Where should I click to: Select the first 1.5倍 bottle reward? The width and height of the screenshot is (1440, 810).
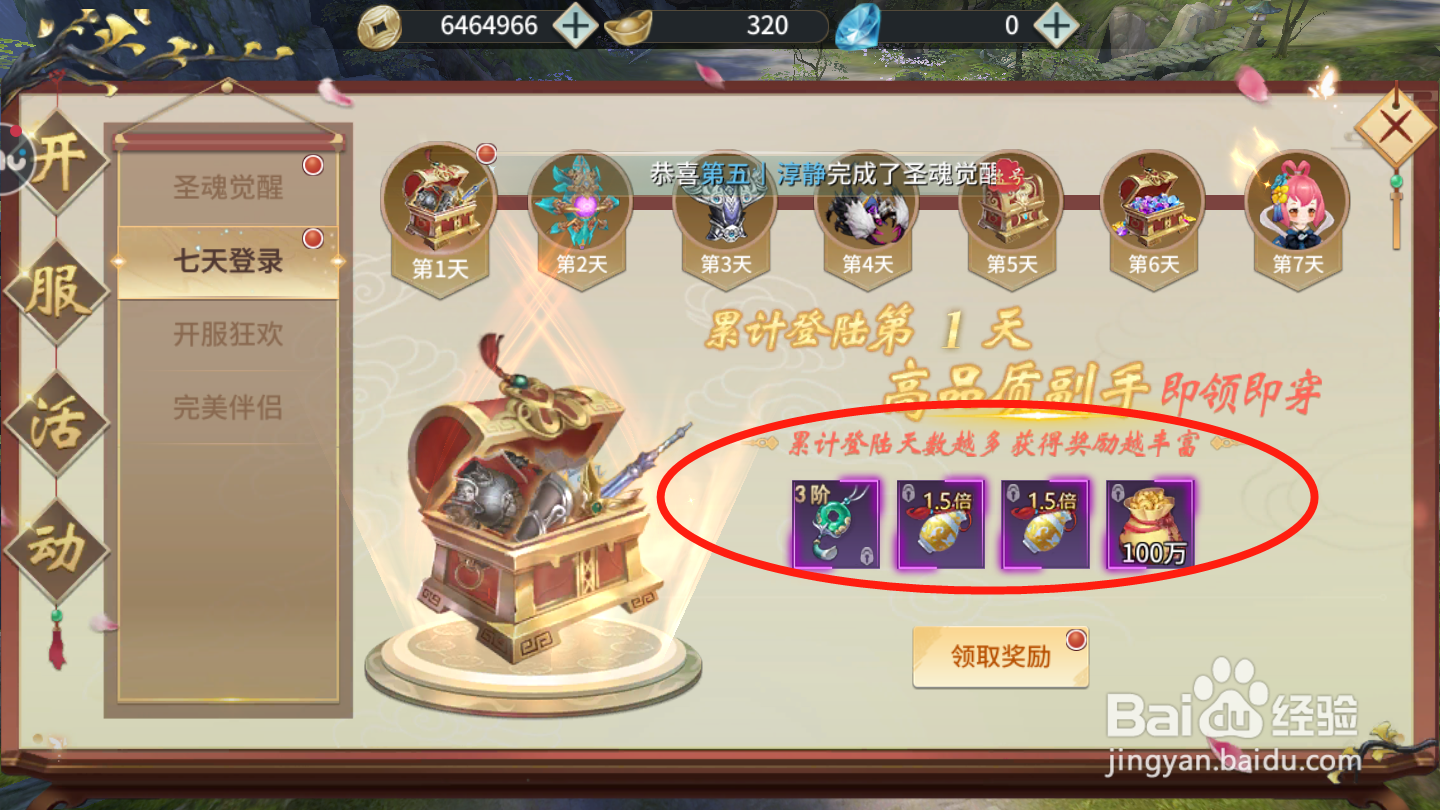tap(941, 525)
